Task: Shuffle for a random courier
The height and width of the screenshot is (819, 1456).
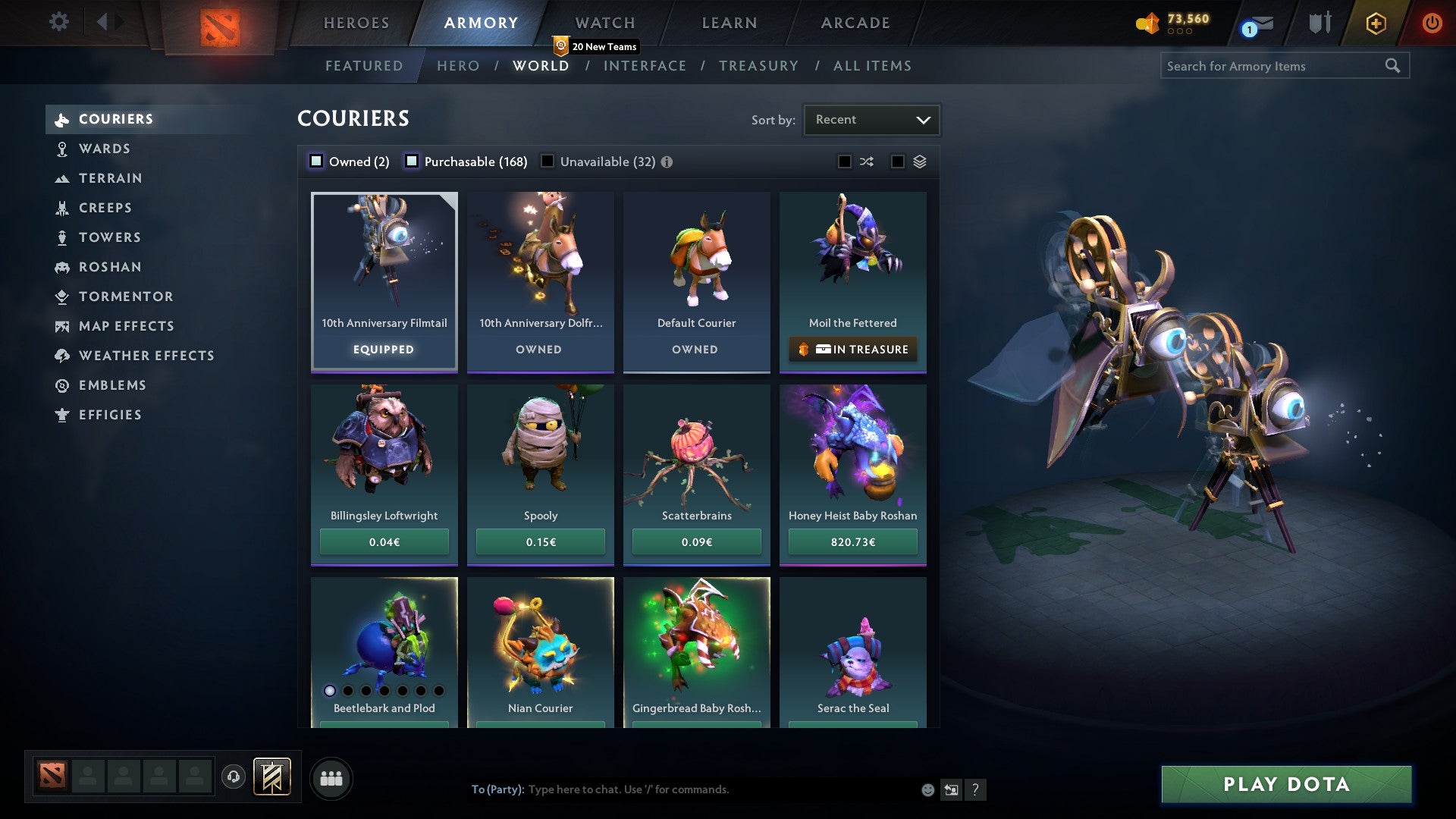Action: click(x=866, y=161)
